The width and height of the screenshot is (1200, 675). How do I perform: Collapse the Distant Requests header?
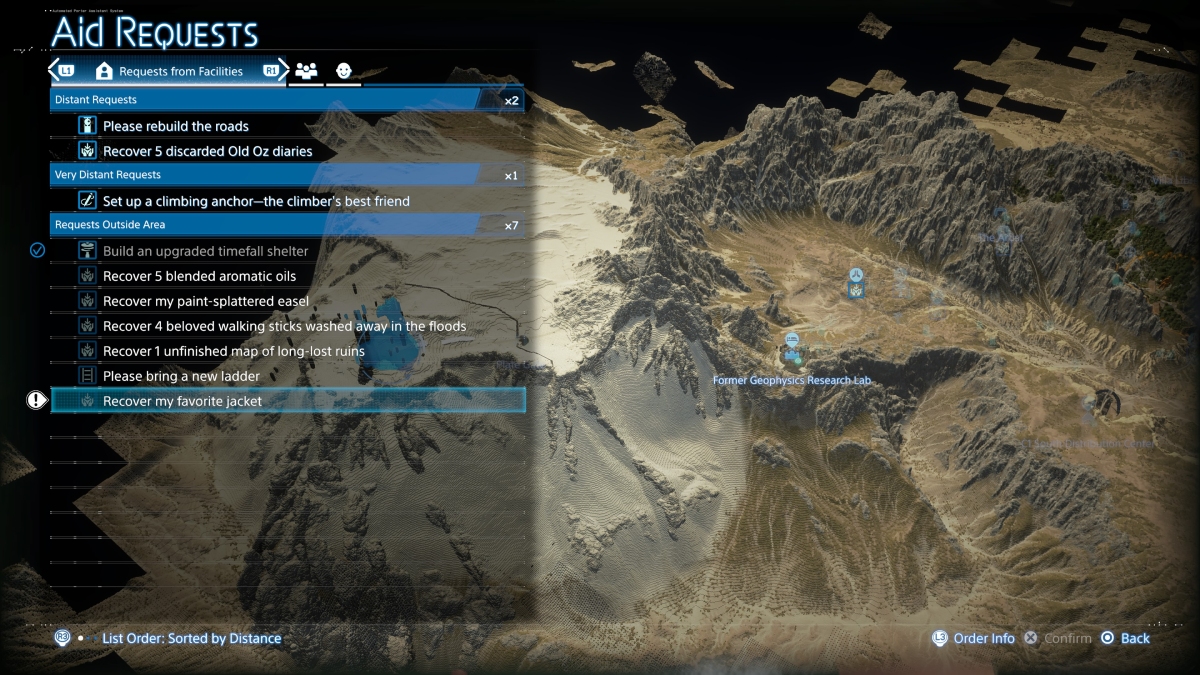tap(287, 100)
